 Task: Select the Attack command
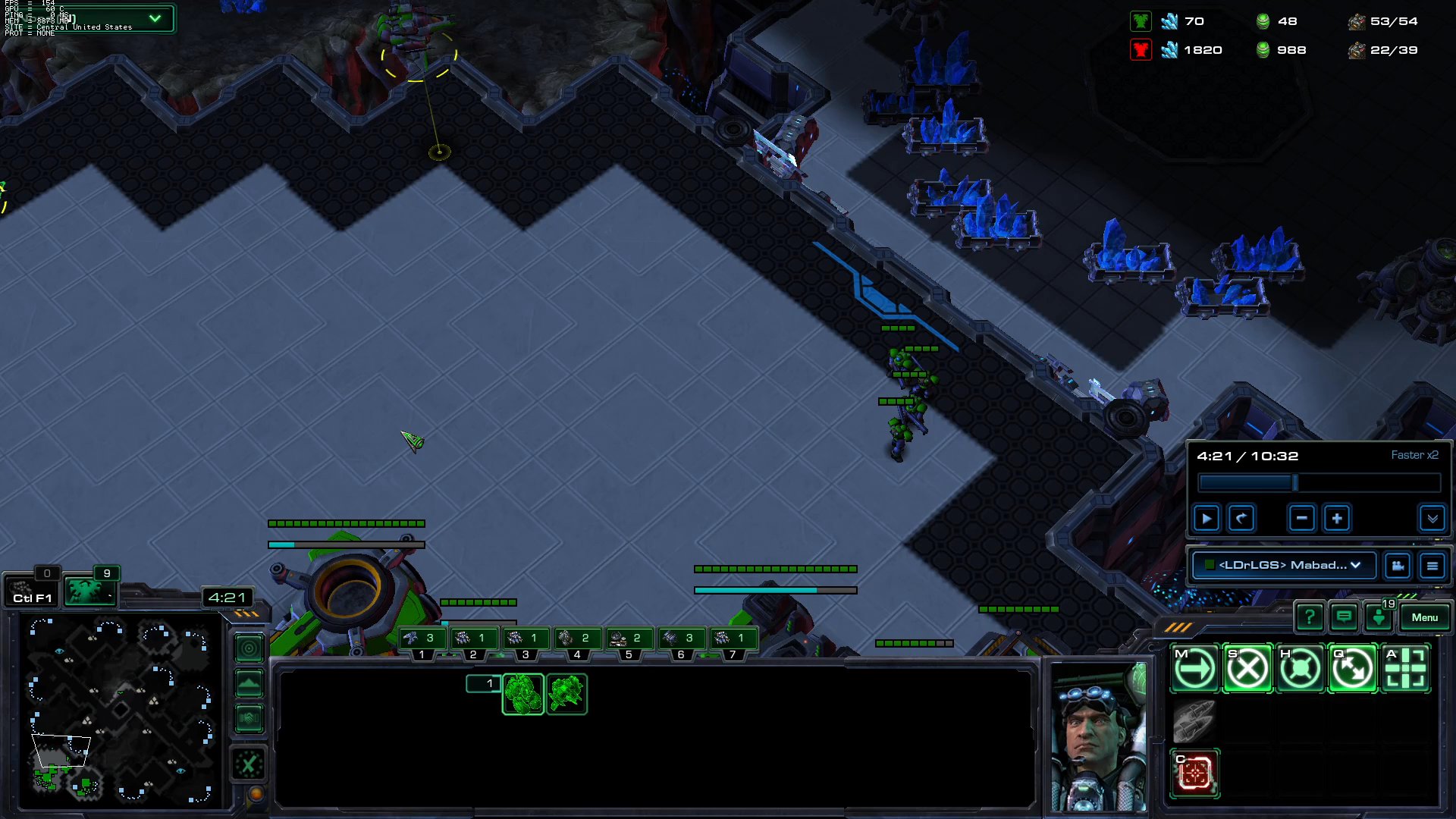1405,668
